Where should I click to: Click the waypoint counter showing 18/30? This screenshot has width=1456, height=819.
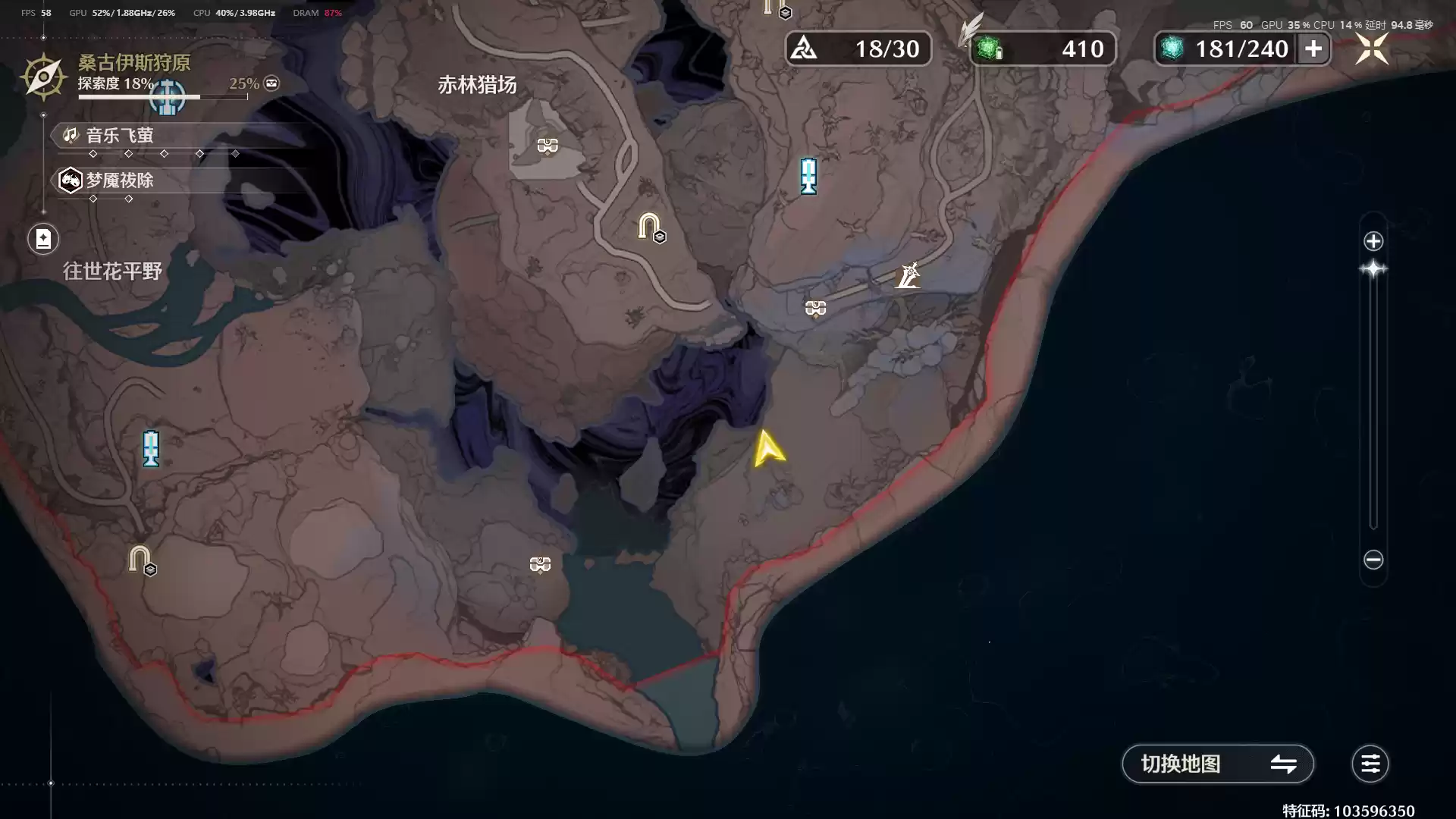coord(806,48)
